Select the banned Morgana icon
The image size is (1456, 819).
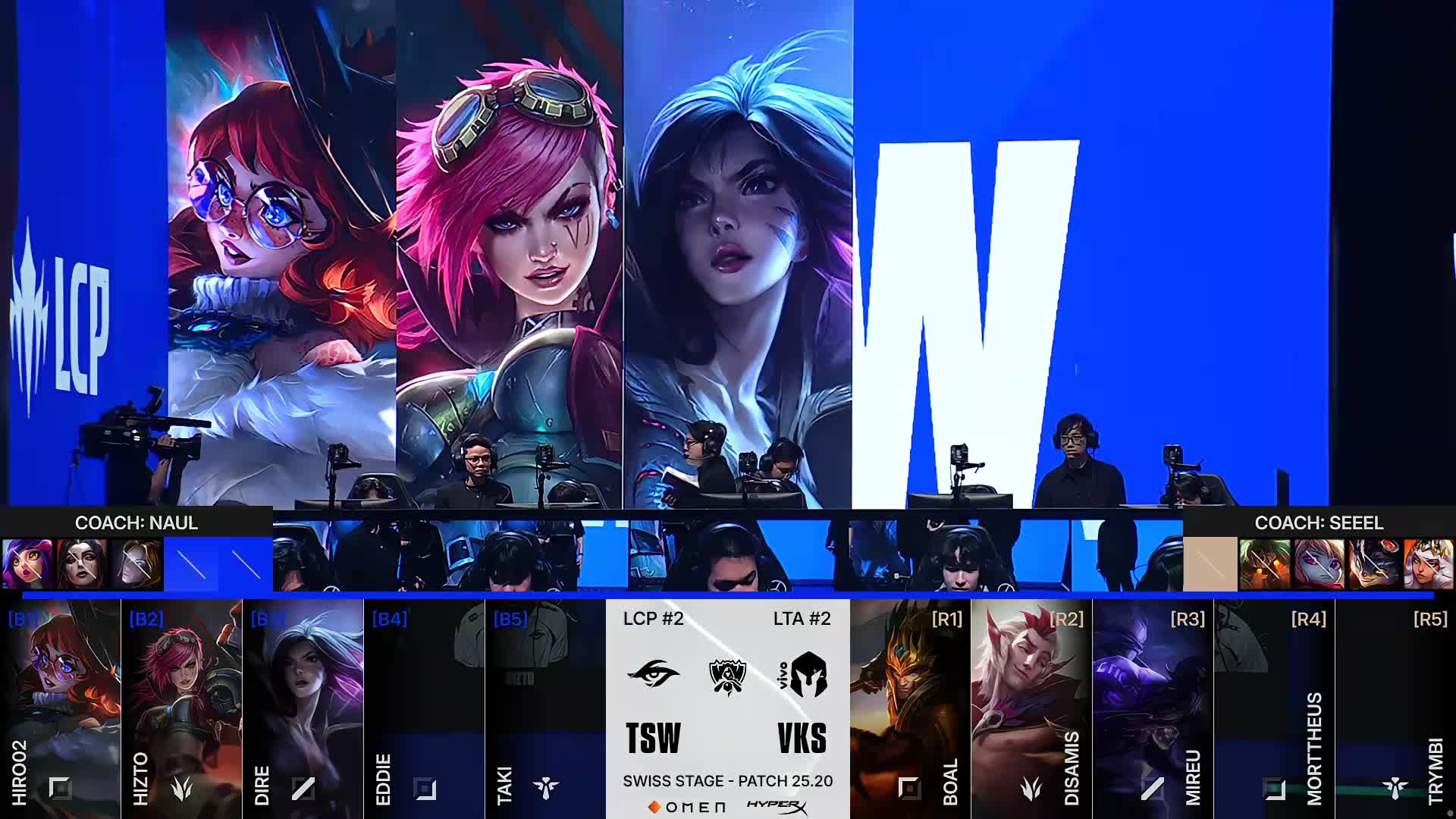click(82, 563)
